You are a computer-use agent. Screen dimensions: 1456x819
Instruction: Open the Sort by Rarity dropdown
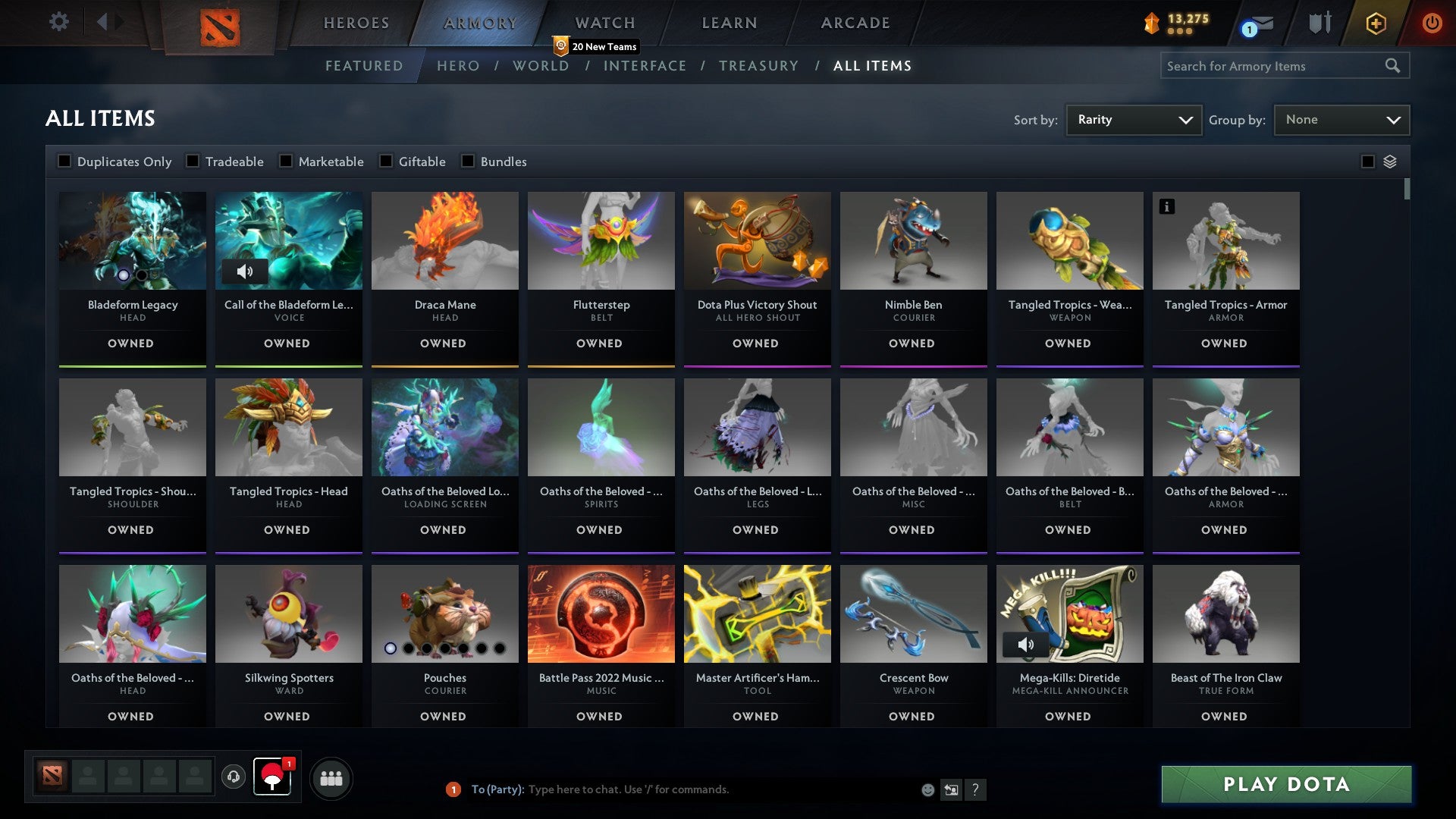coord(1133,119)
